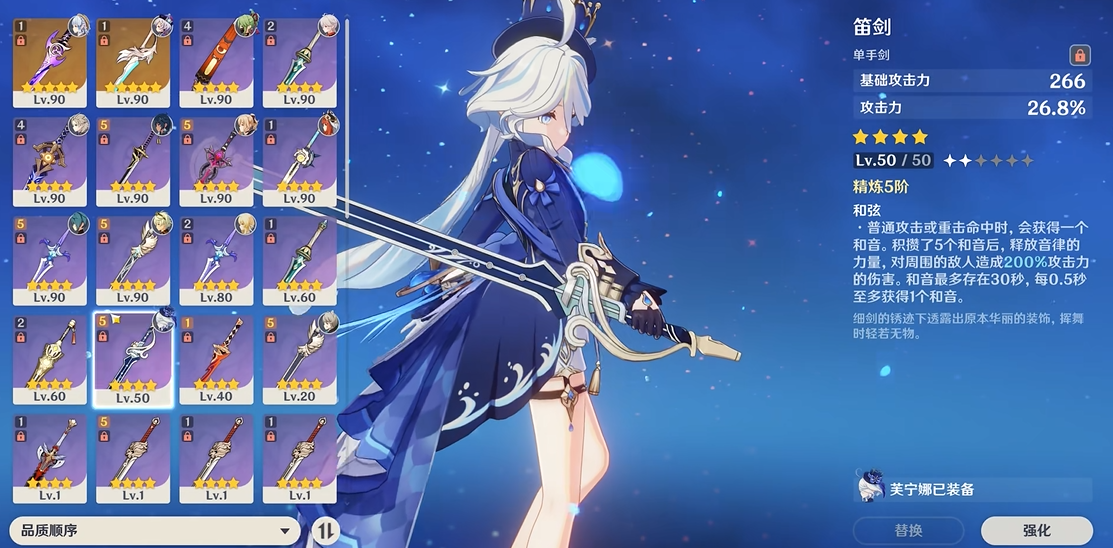
Task: Select the purple five-star Lv.90 sword
Action: click(49, 60)
